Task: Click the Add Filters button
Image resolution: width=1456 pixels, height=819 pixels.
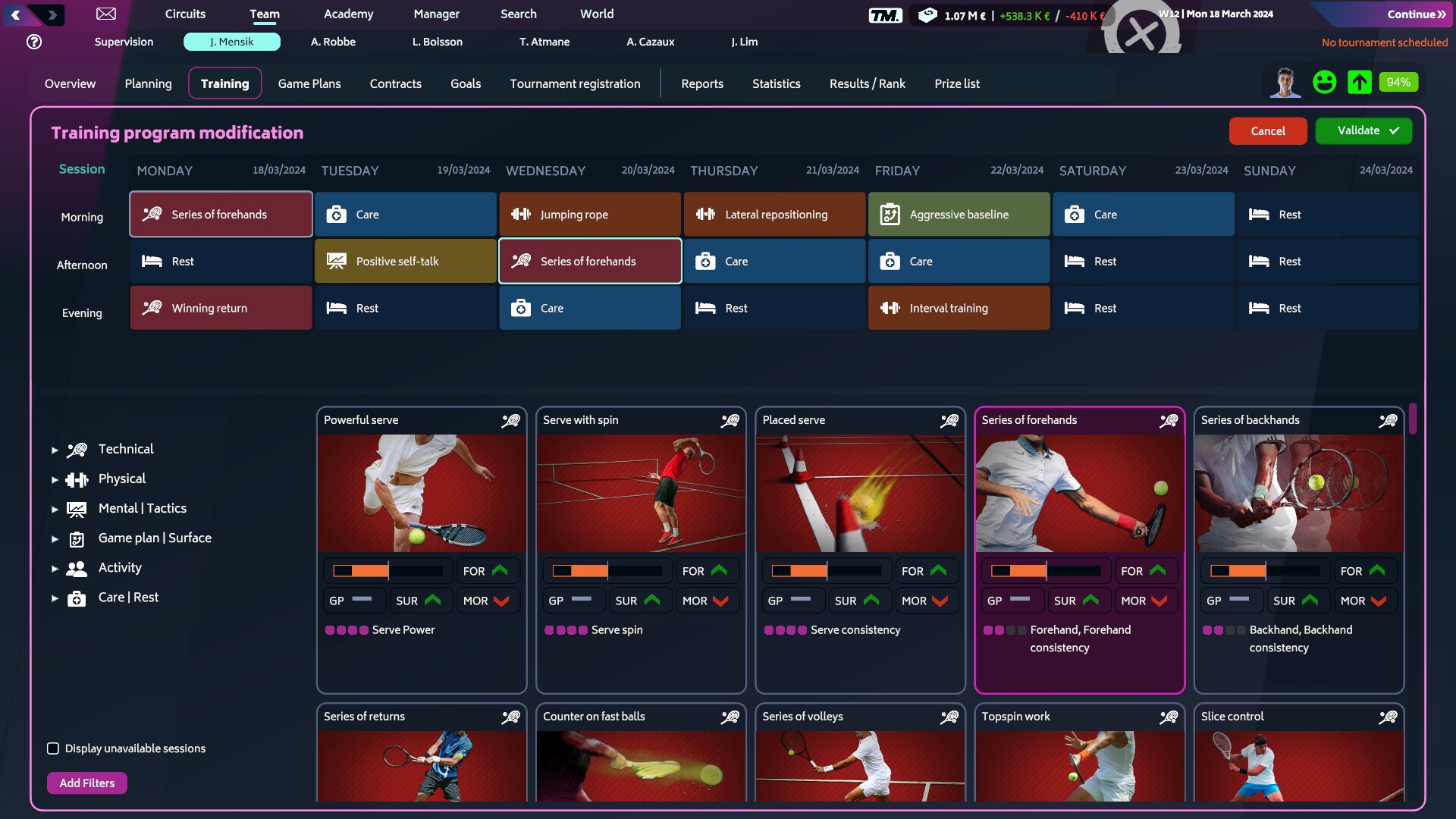Action: (86, 783)
